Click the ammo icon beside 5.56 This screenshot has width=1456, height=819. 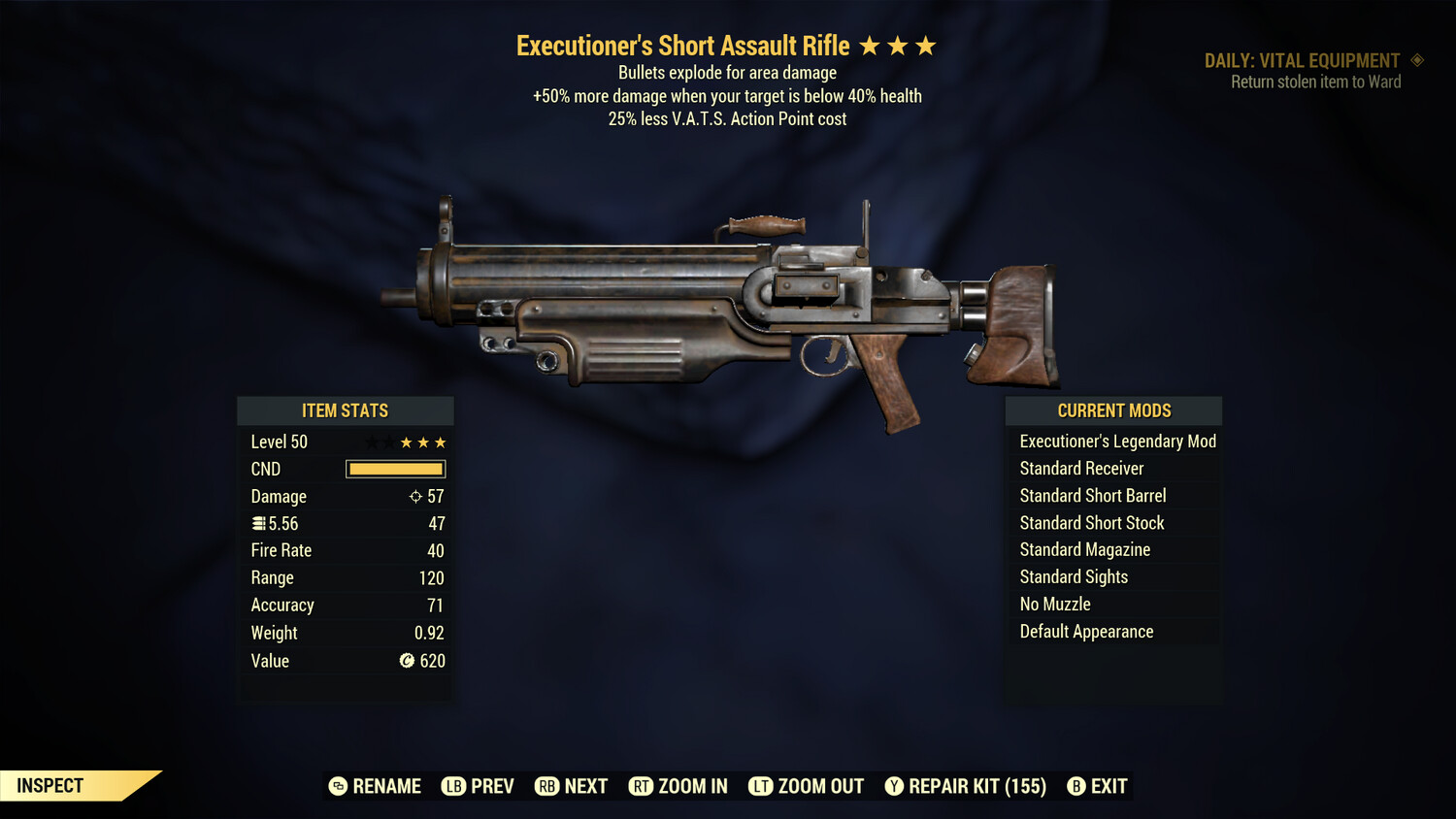[257, 523]
